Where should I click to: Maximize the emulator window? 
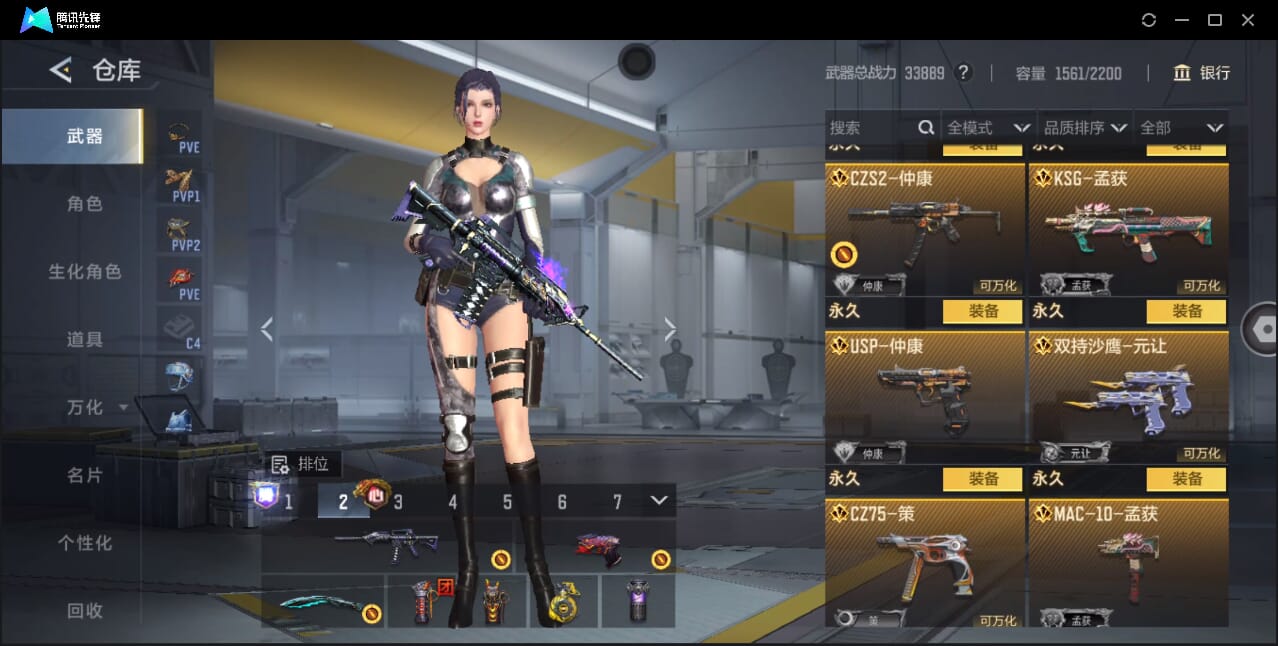(1214, 20)
